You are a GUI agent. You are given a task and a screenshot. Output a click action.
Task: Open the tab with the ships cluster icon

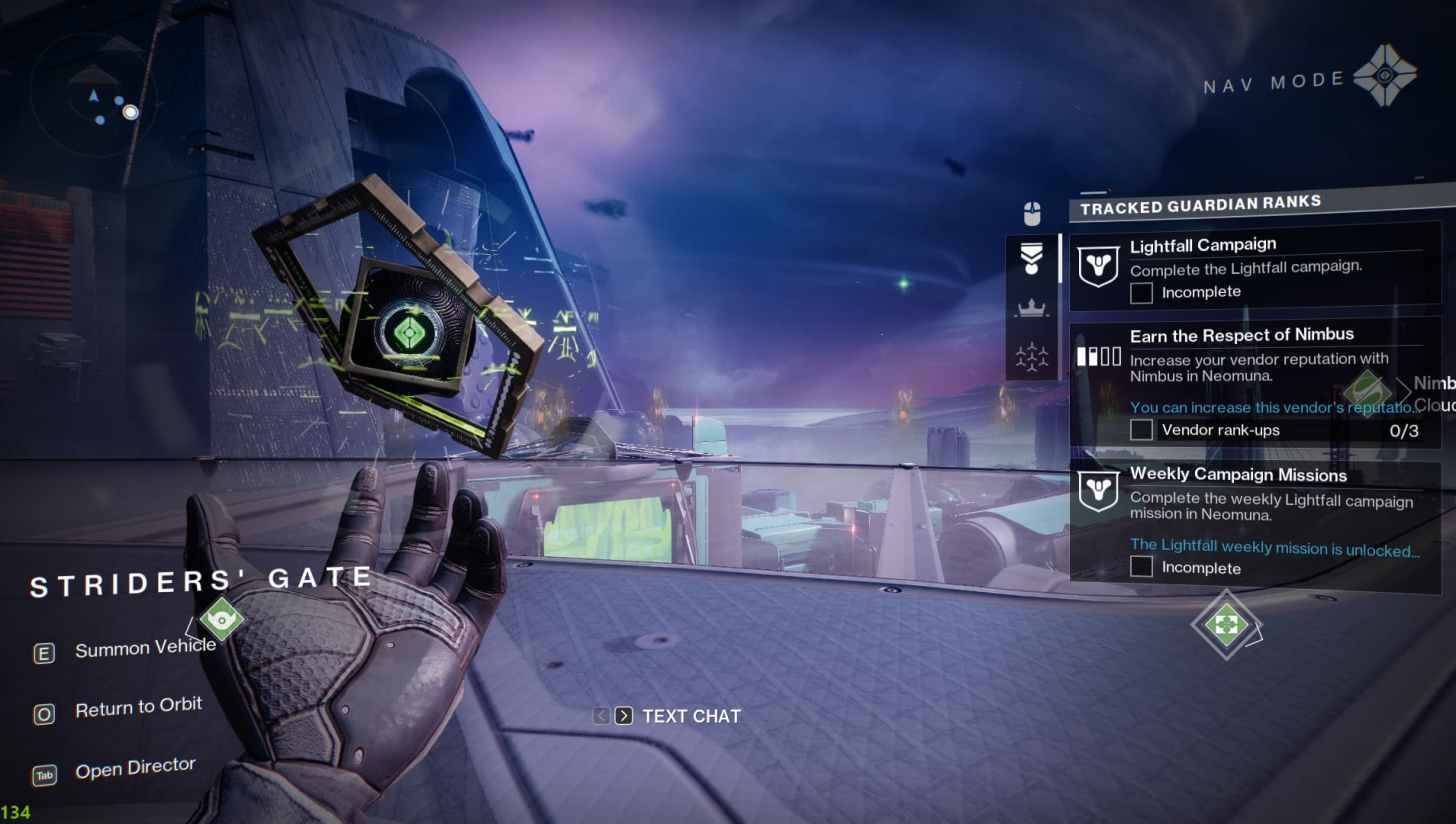(1032, 356)
